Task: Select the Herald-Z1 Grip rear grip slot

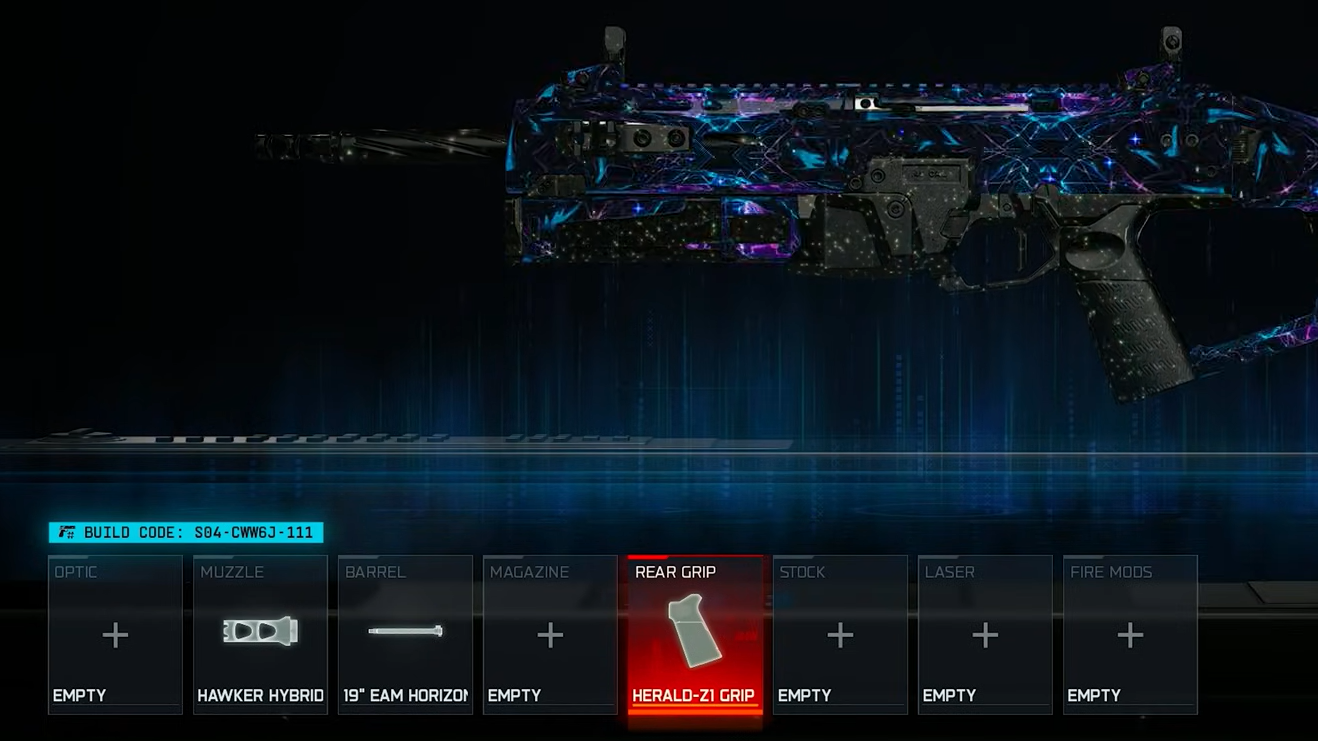Action: [x=695, y=634]
